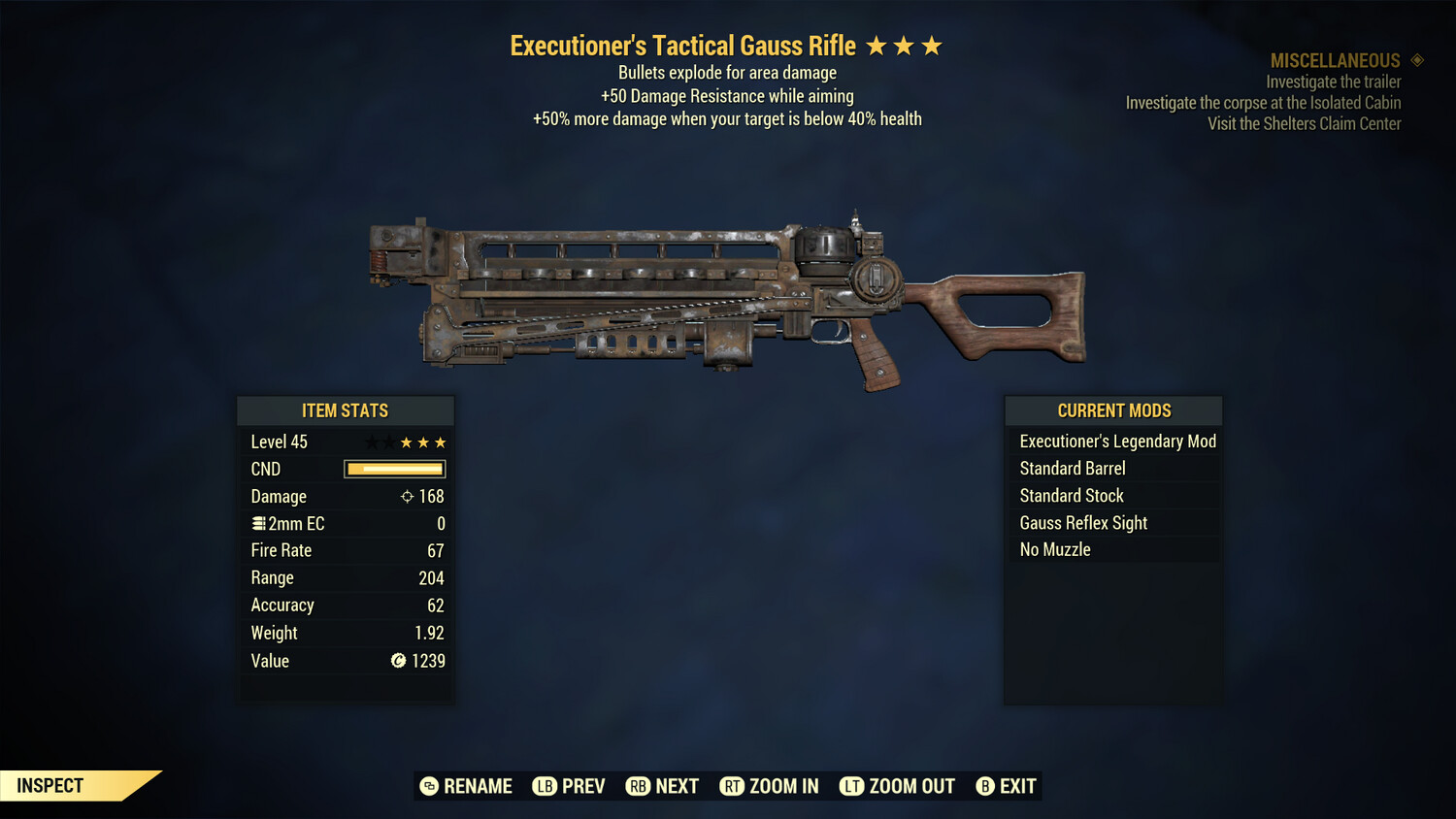This screenshot has width=1456, height=819.
Task: Click the CND condition bar
Action: (x=394, y=469)
